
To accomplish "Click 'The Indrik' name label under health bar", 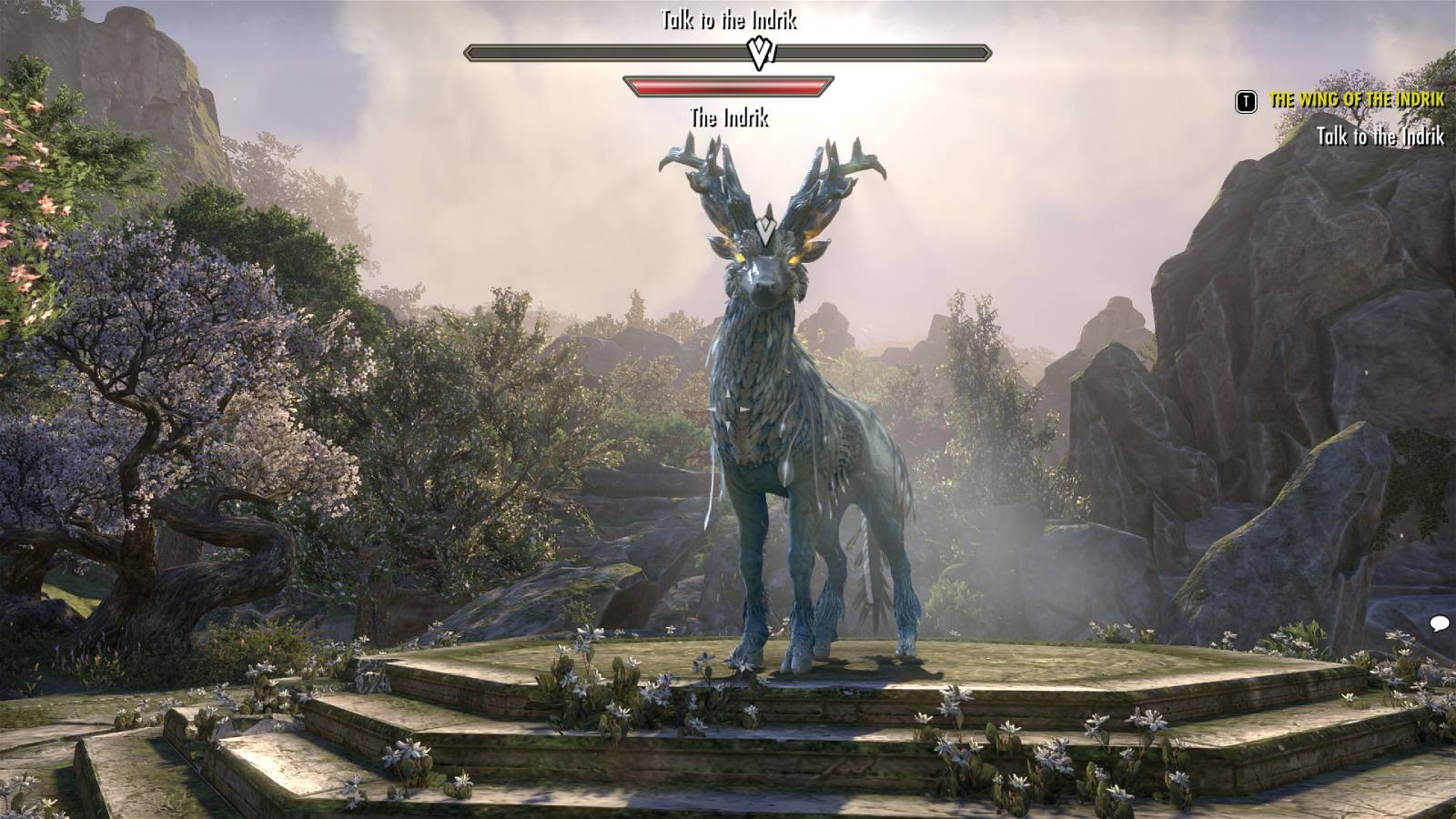I will click(x=730, y=116).
